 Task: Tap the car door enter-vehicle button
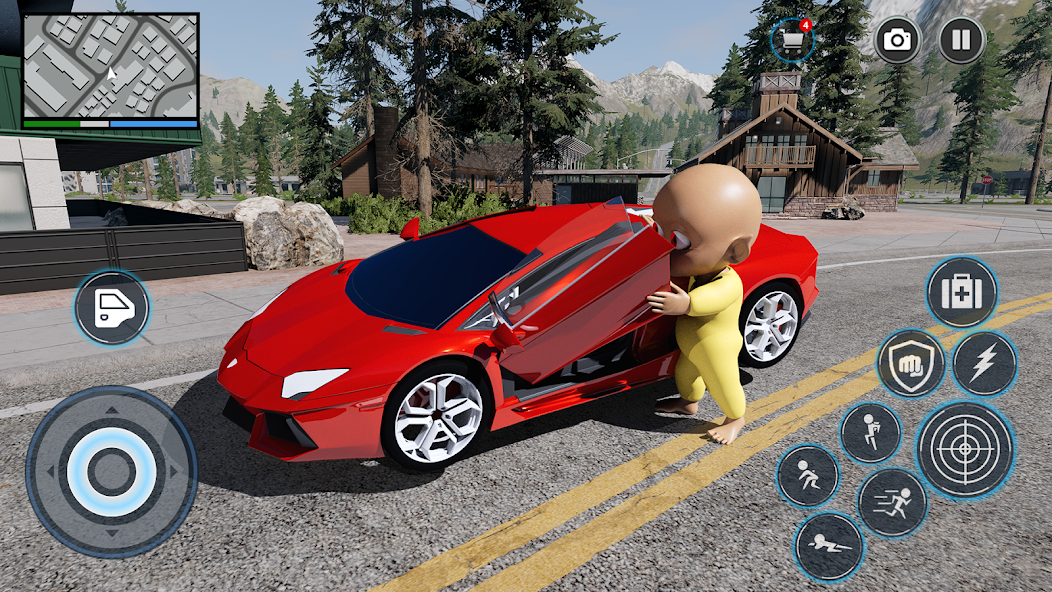(111, 308)
